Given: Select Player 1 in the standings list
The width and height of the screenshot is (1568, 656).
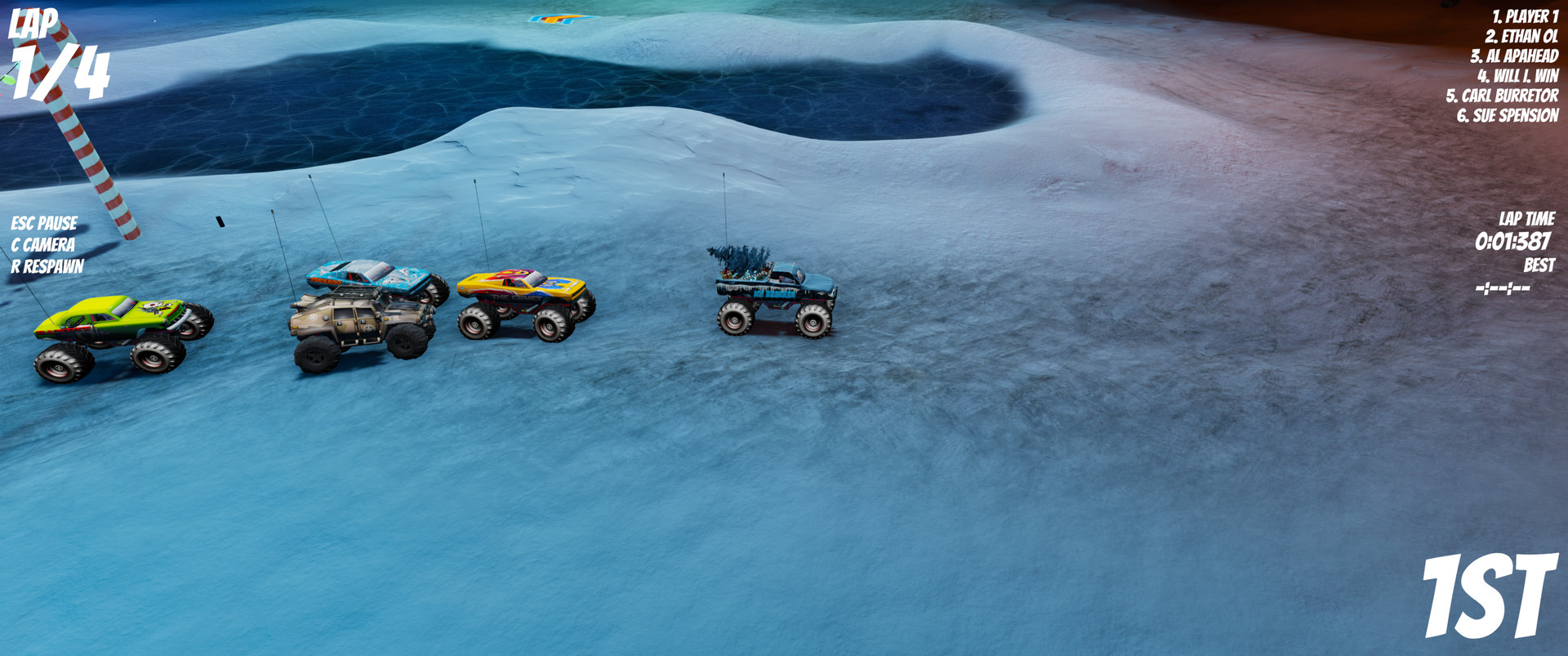Looking at the screenshot, I should point(1524,16).
